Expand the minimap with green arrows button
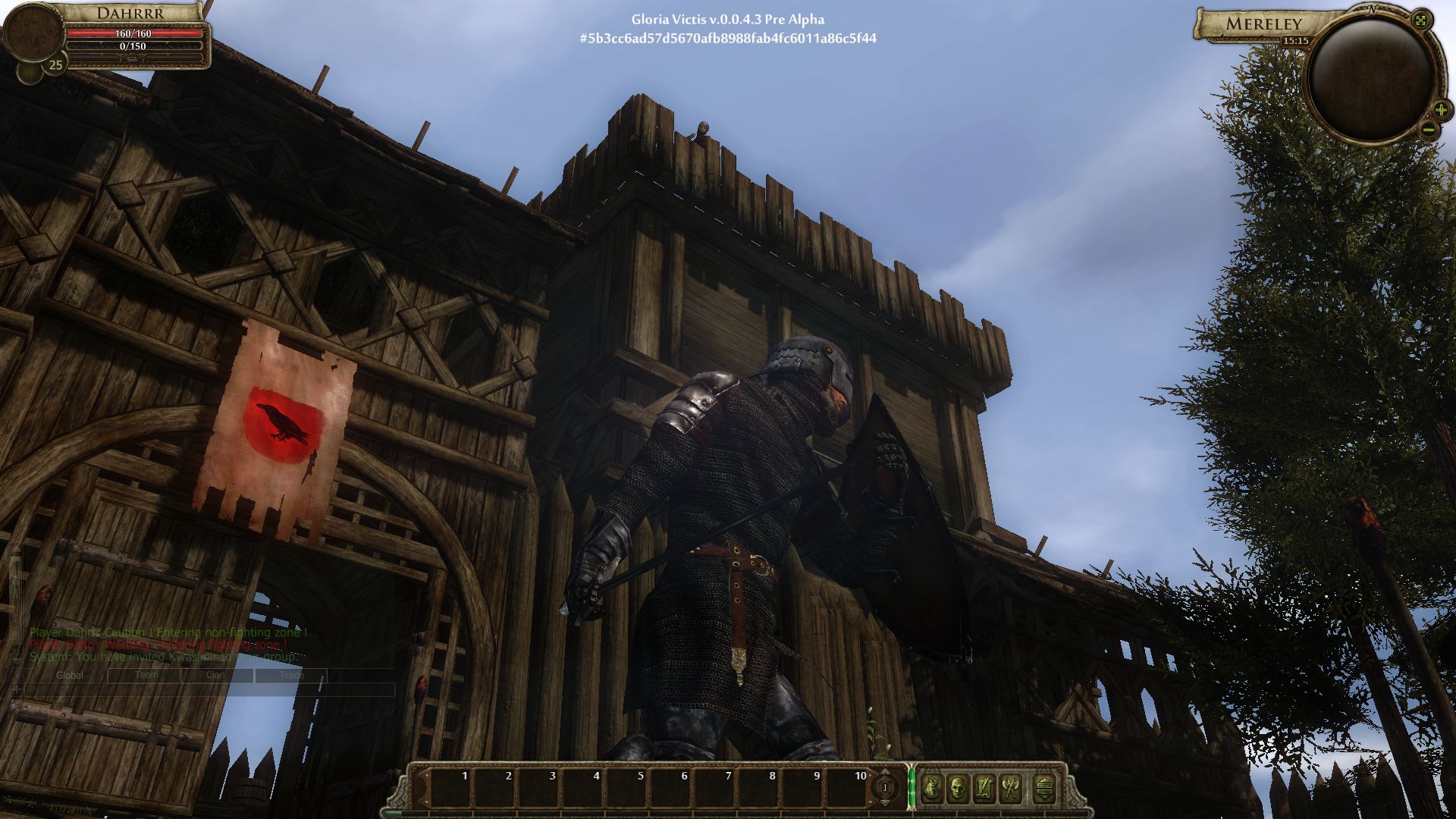This screenshot has width=1456, height=819. [x=1421, y=20]
